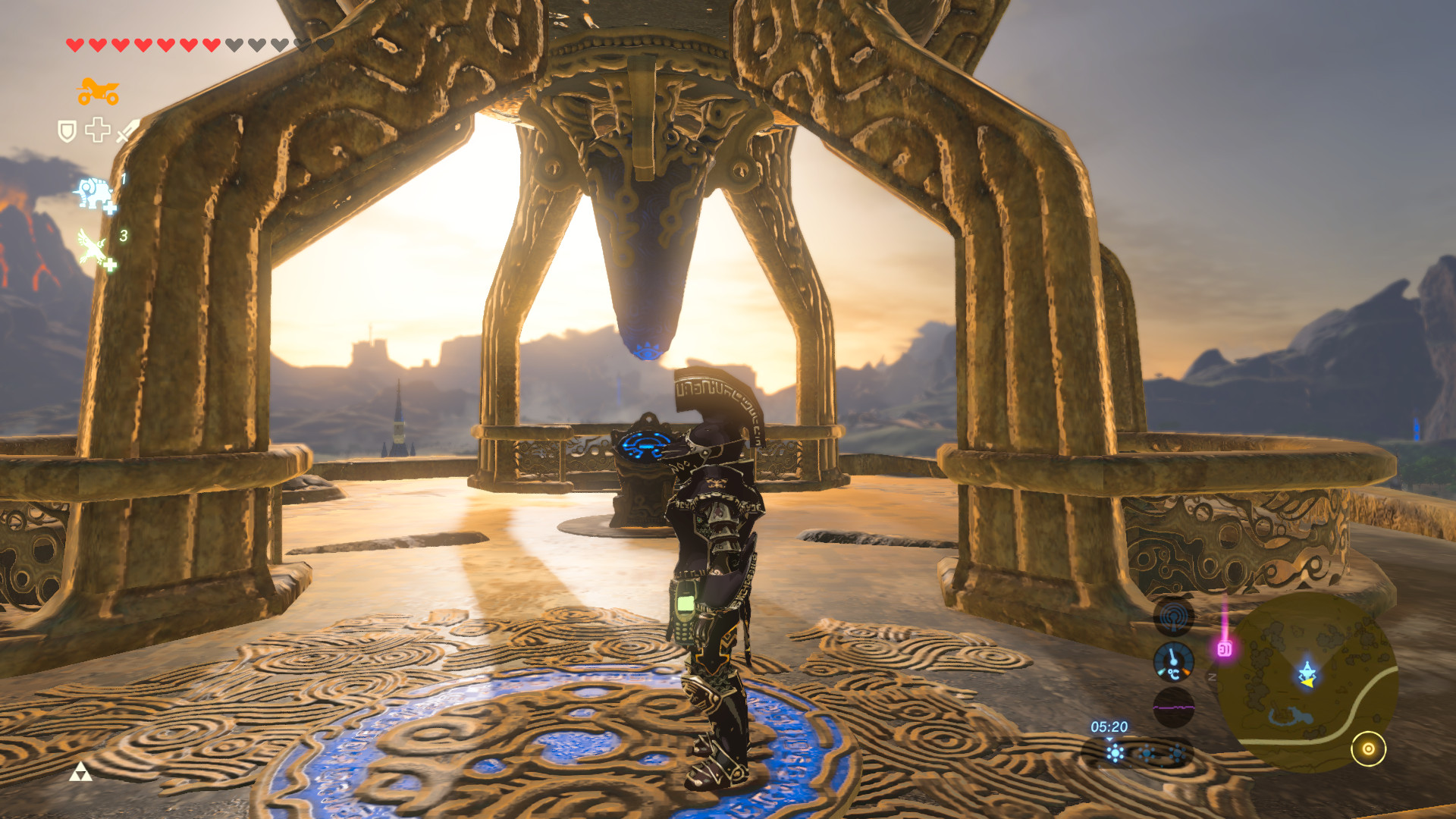
Task: Click the number 3 next to Vah Medoh
Action: pyautogui.click(x=123, y=235)
